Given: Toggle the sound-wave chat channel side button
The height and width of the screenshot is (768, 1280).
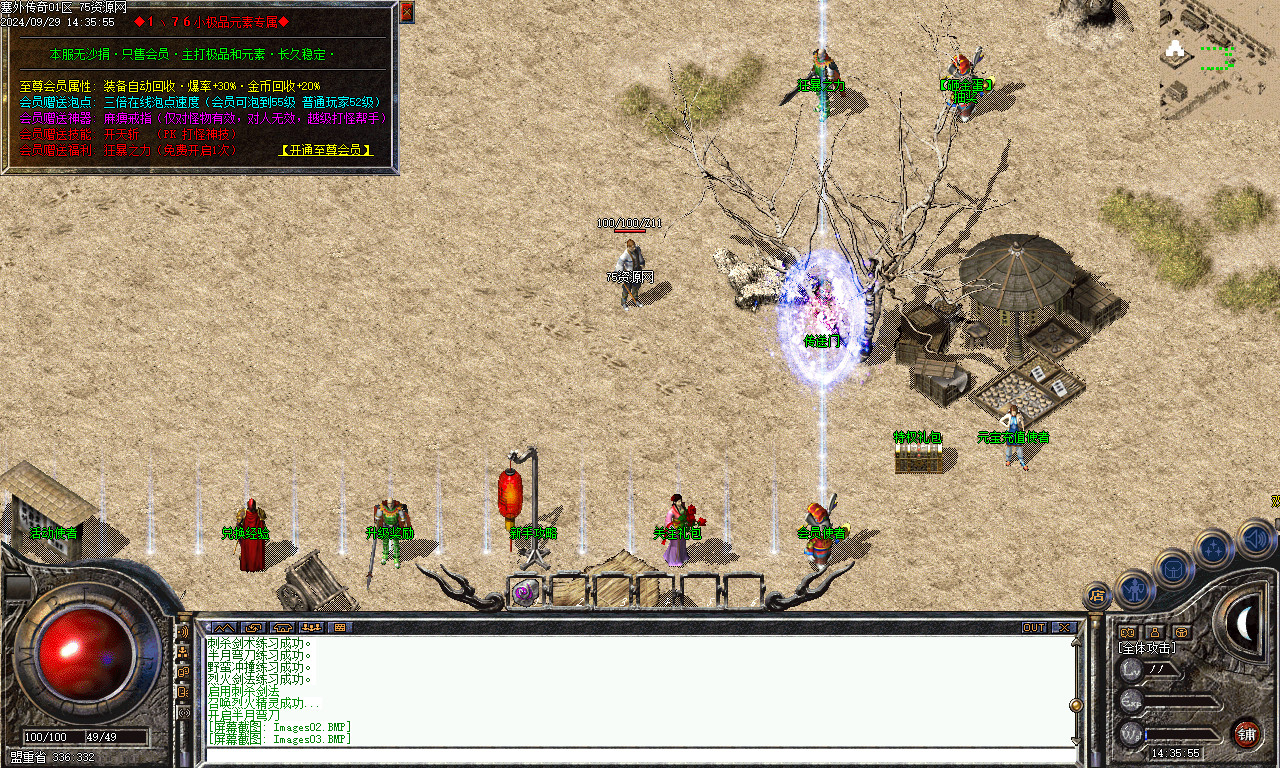Looking at the screenshot, I should 183,632.
